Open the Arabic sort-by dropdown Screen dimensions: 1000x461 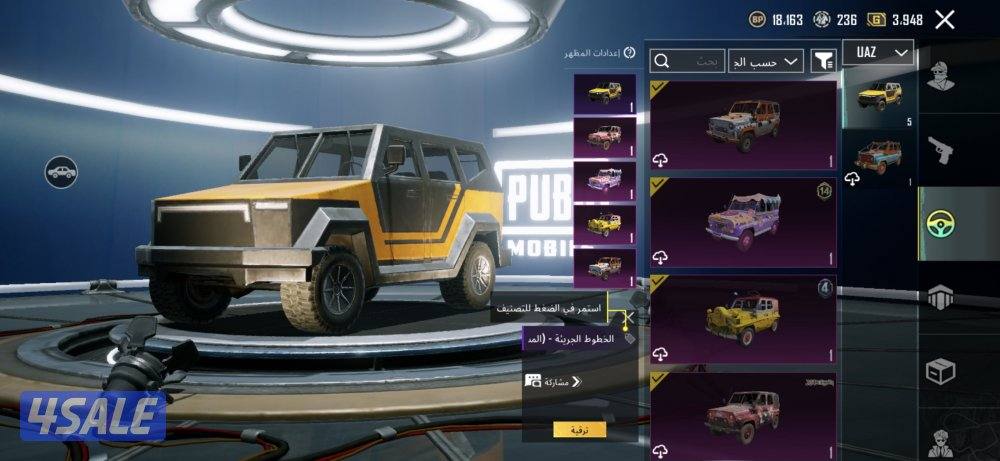point(766,62)
